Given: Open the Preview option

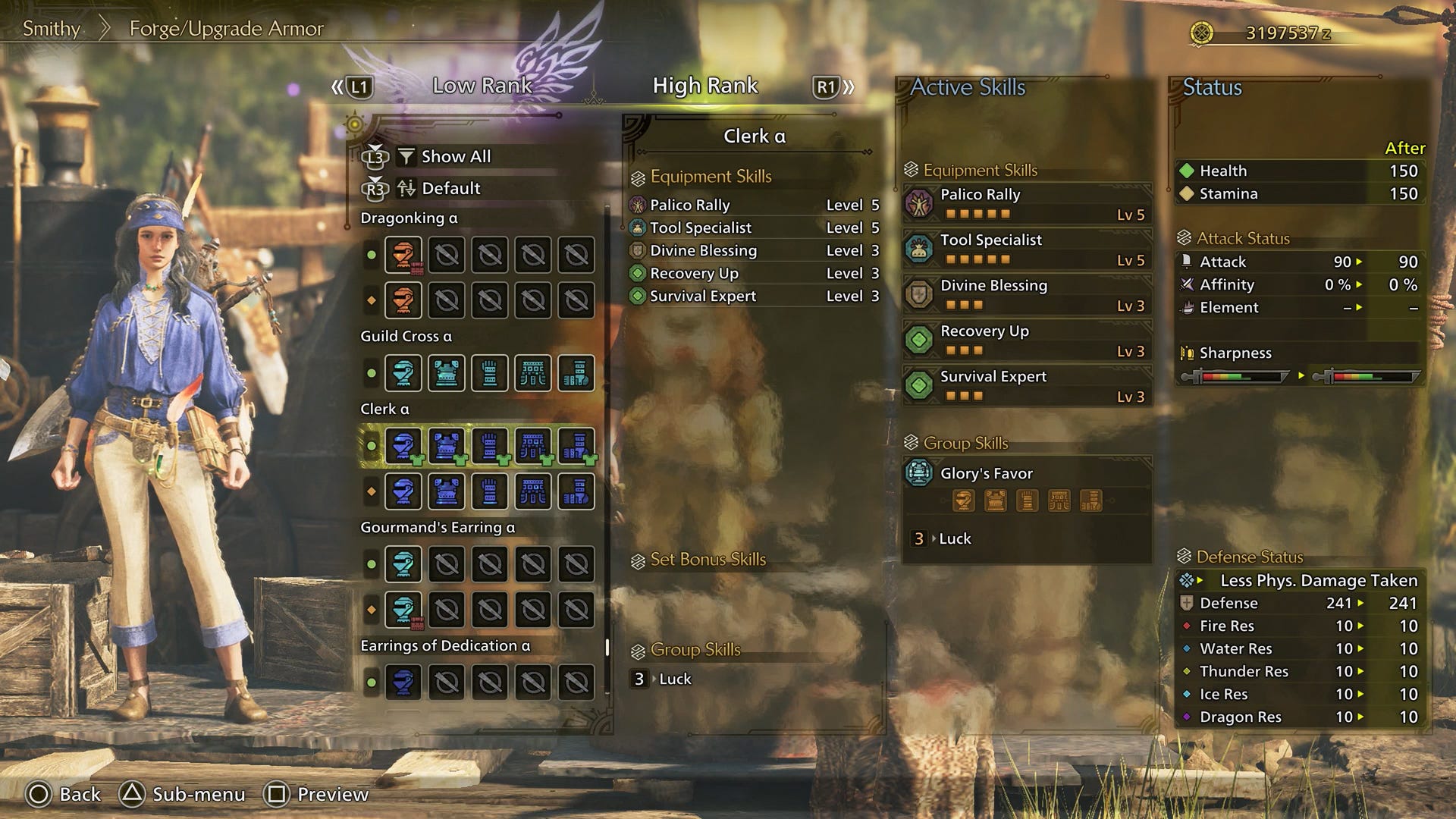Looking at the screenshot, I should (330, 795).
